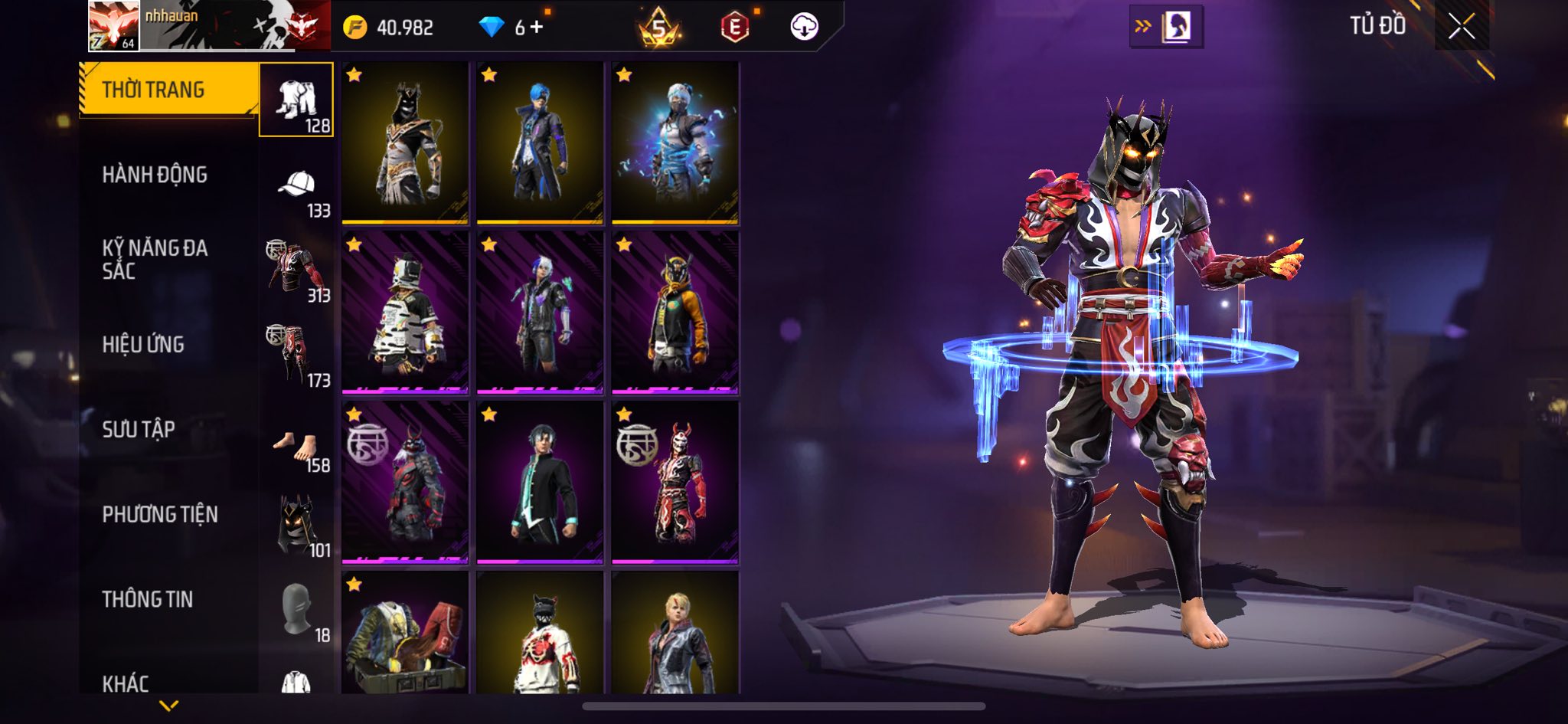The image size is (1568, 724).
Task: Select the black school uniform outfit
Action: click(x=540, y=483)
